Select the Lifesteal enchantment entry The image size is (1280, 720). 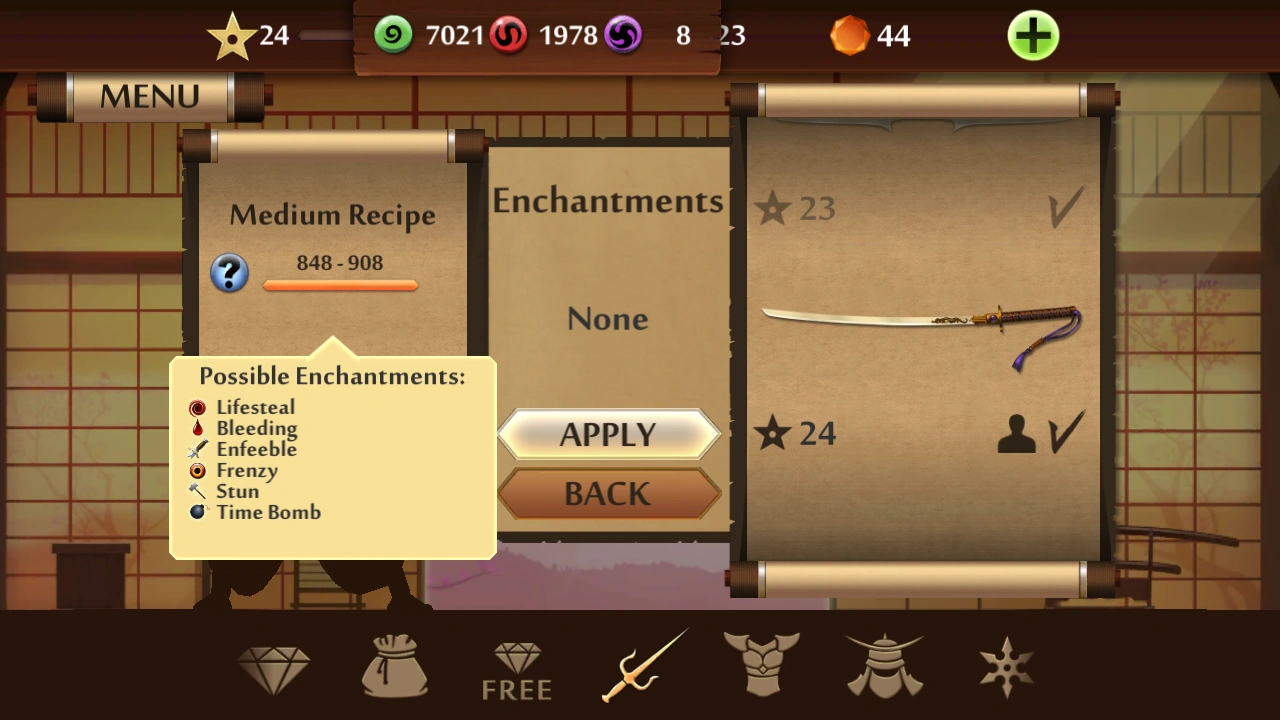pyautogui.click(x=255, y=407)
